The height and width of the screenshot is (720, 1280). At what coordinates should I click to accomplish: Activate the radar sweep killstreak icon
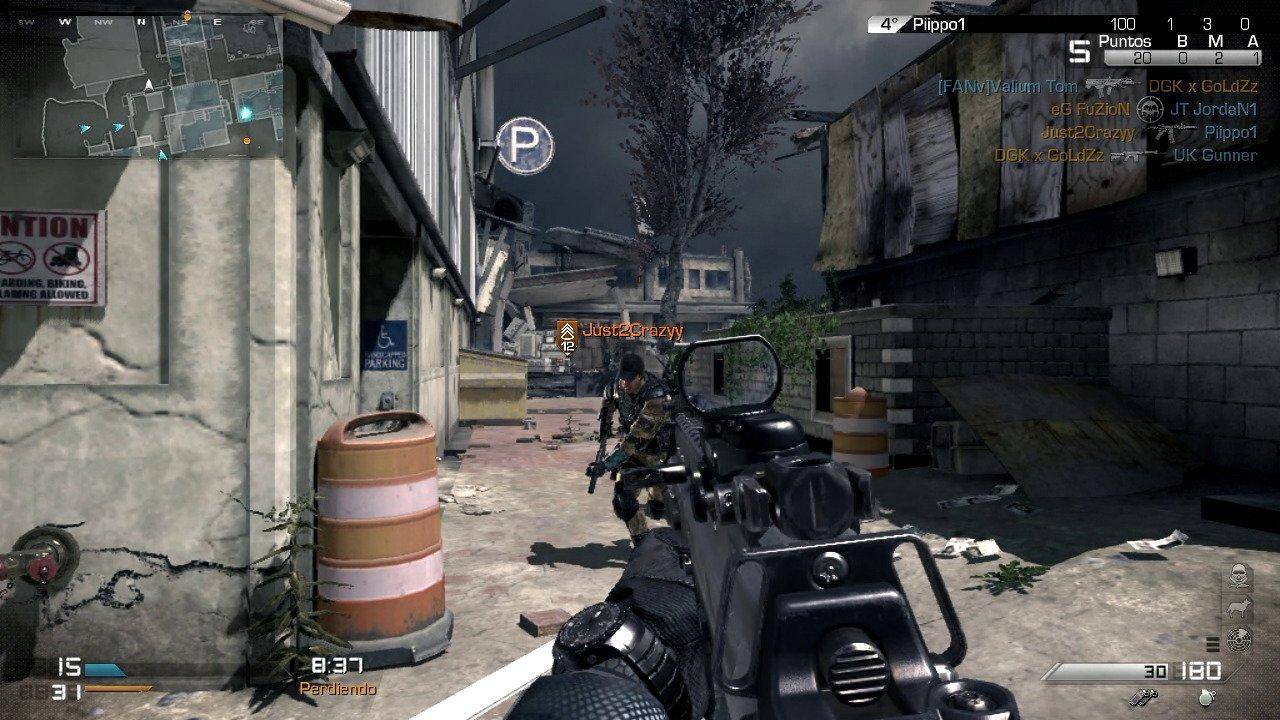(1237, 639)
